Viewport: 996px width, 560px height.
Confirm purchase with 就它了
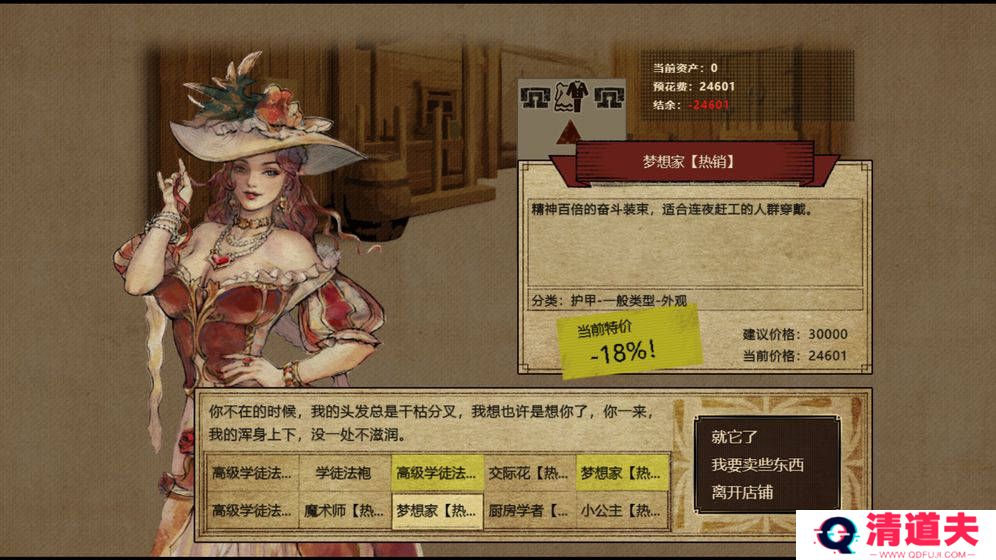[736, 437]
